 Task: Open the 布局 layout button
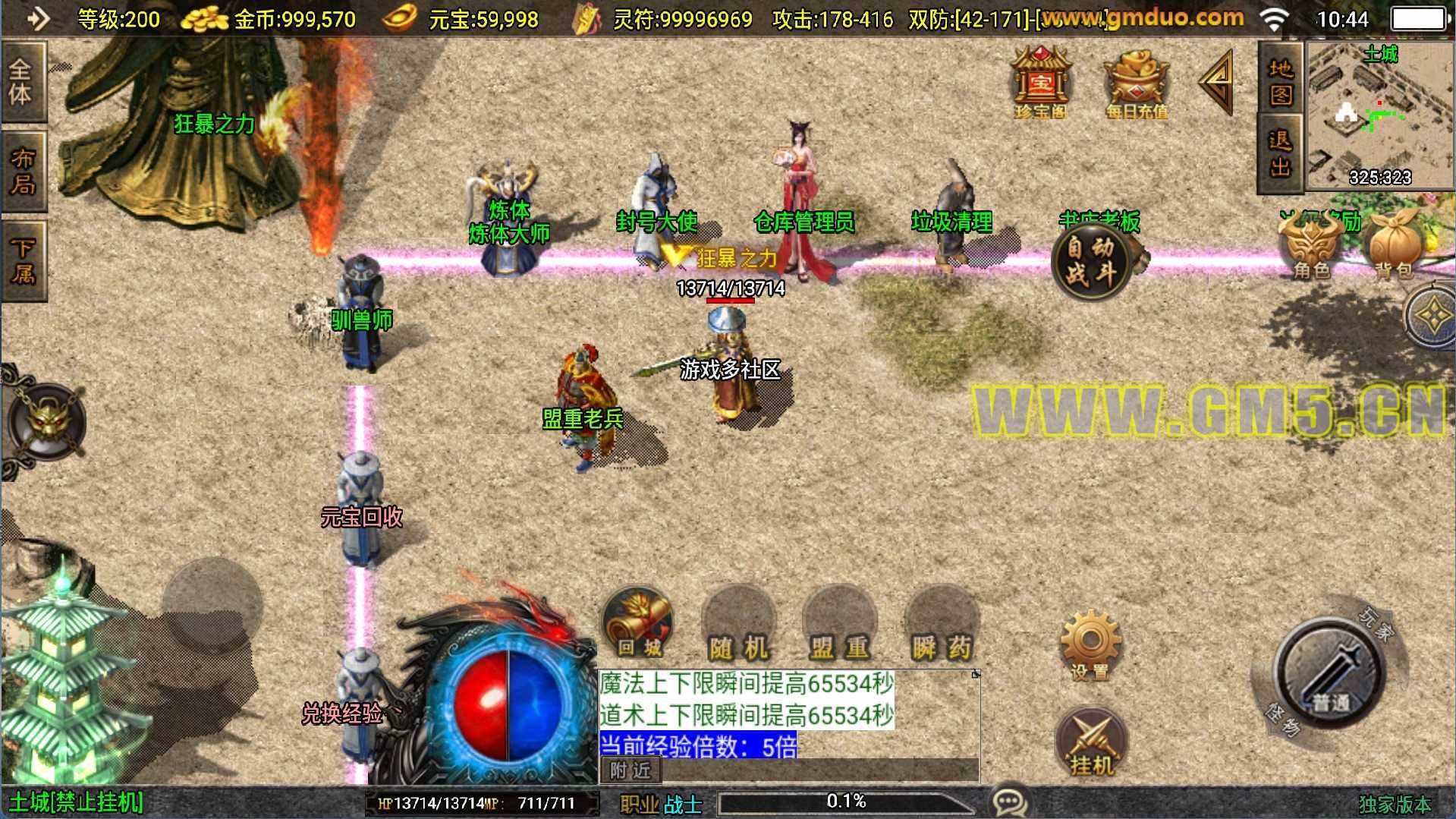[23, 171]
